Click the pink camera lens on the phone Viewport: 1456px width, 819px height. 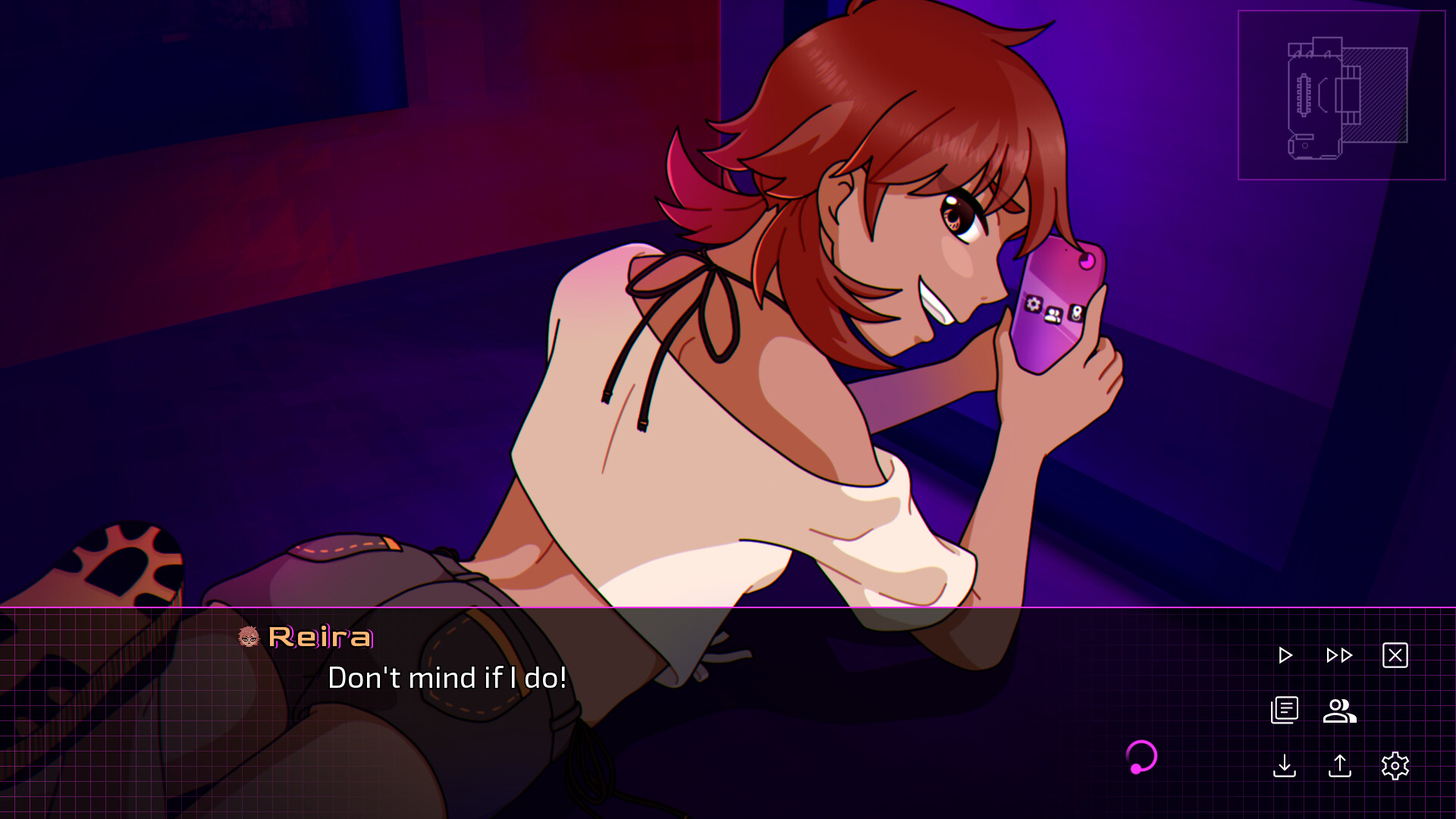point(1086,259)
